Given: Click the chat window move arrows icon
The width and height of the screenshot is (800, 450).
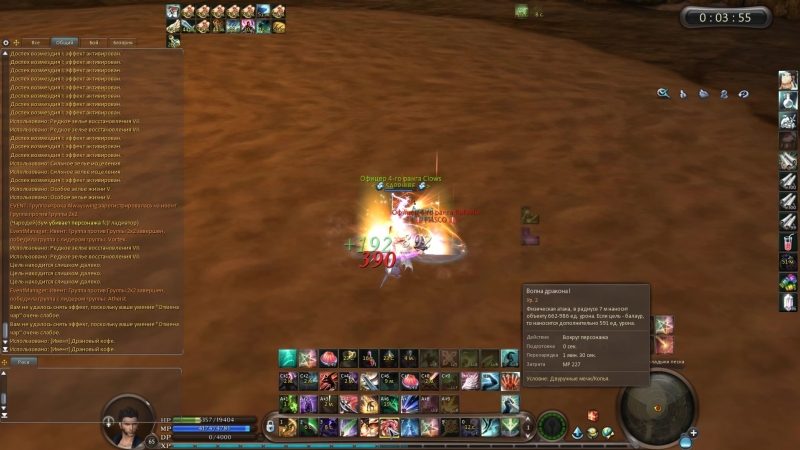Looking at the screenshot, I should click(x=16, y=43).
